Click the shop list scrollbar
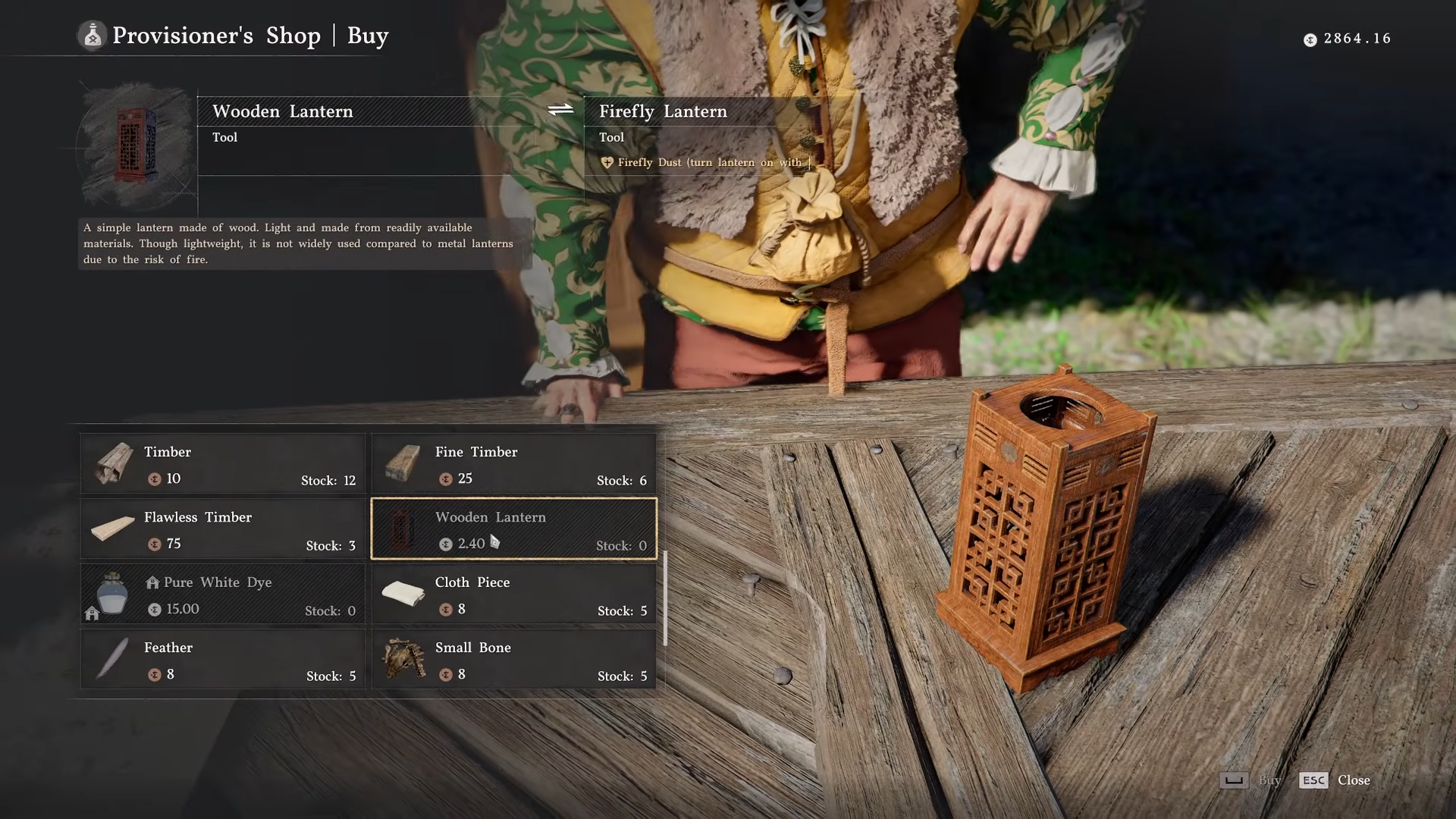1456x819 pixels. (665, 598)
